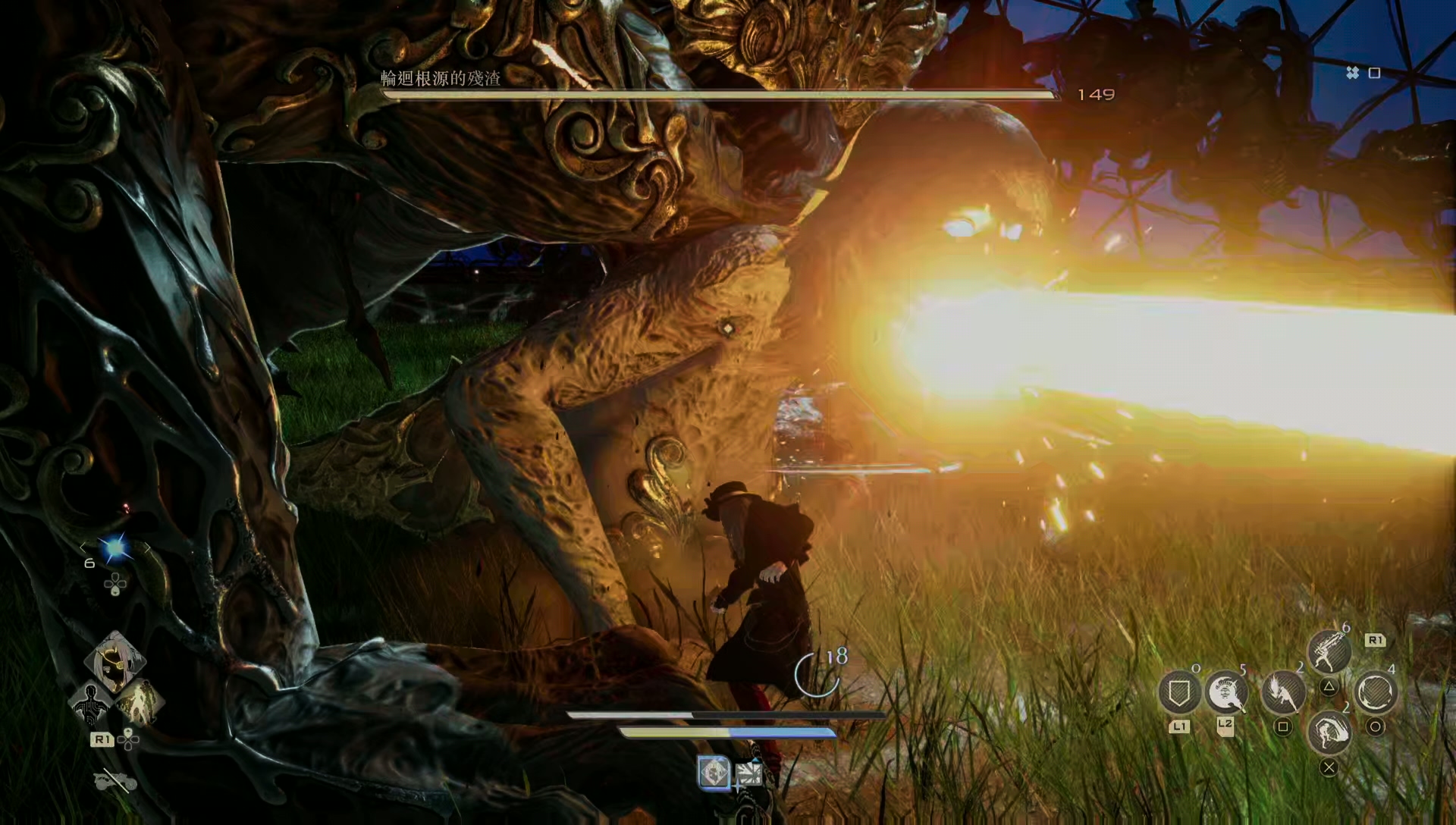Trigger the greatsword slash skill
Screen dimensions: 1456x825
point(1329,652)
